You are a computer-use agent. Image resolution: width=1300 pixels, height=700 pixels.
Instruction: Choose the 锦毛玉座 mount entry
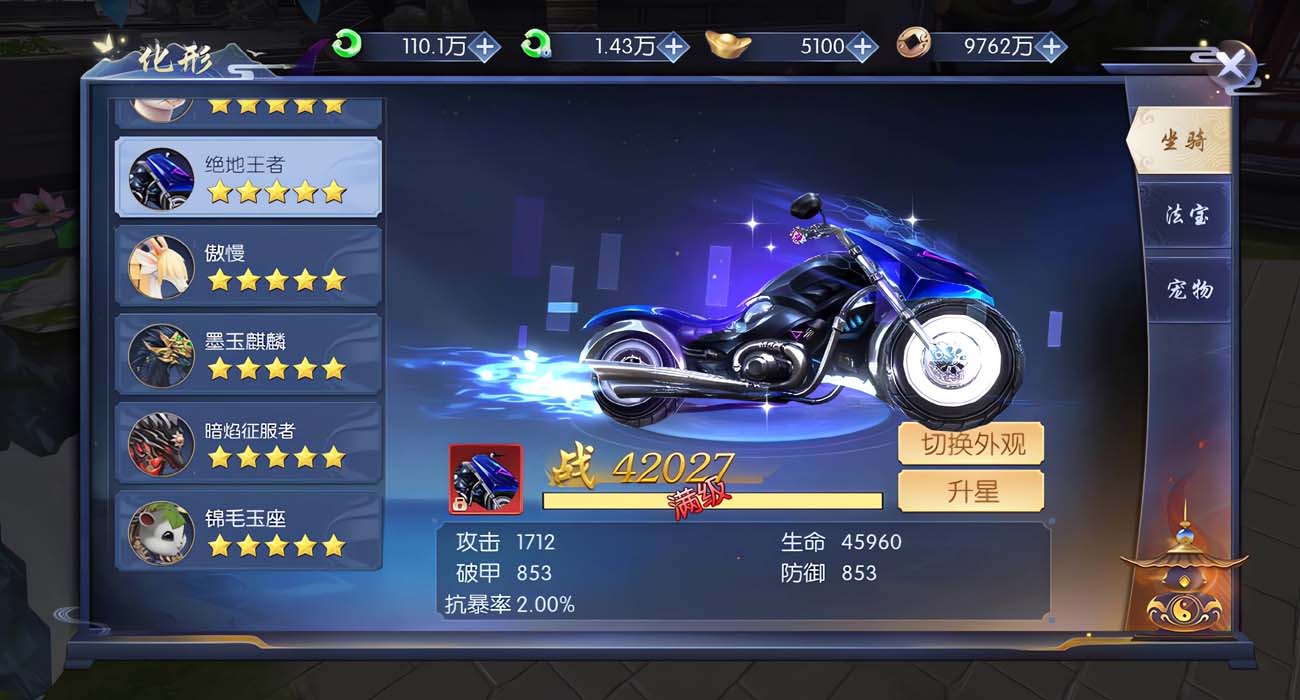tap(248, 530)
